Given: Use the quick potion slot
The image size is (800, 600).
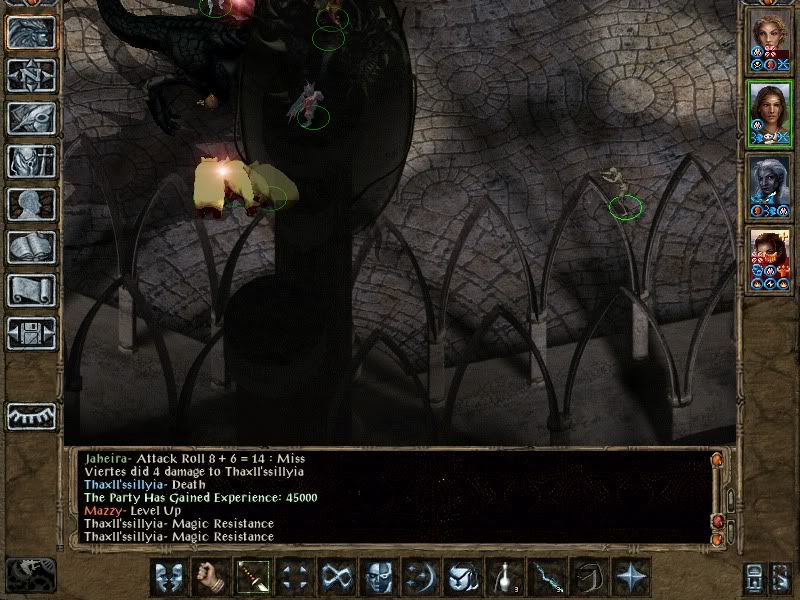Looking at the screenshot, I should pos(503,577).
